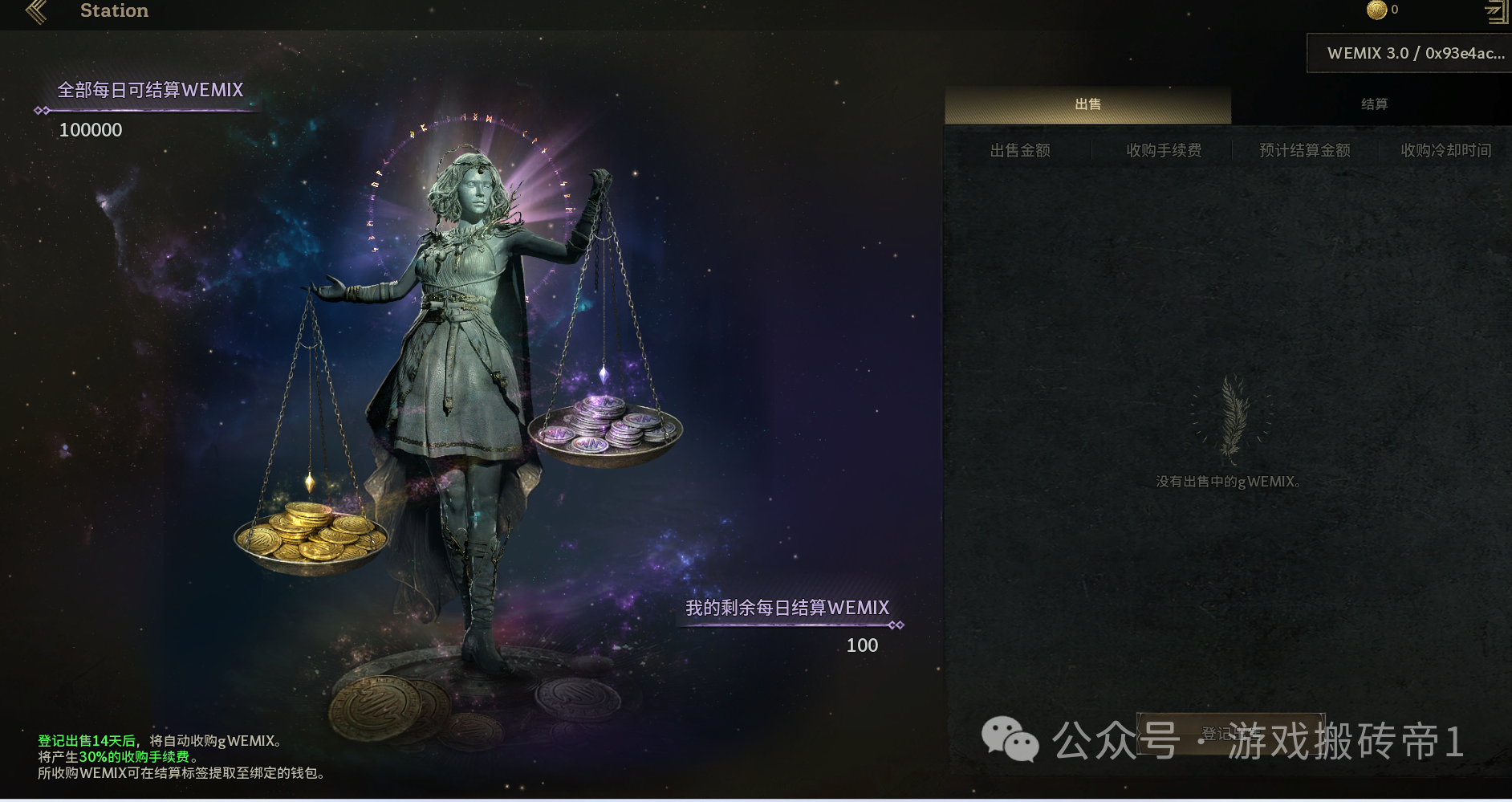Select the 出售 tab
1512x802 pixels.
pos(1087,104)
